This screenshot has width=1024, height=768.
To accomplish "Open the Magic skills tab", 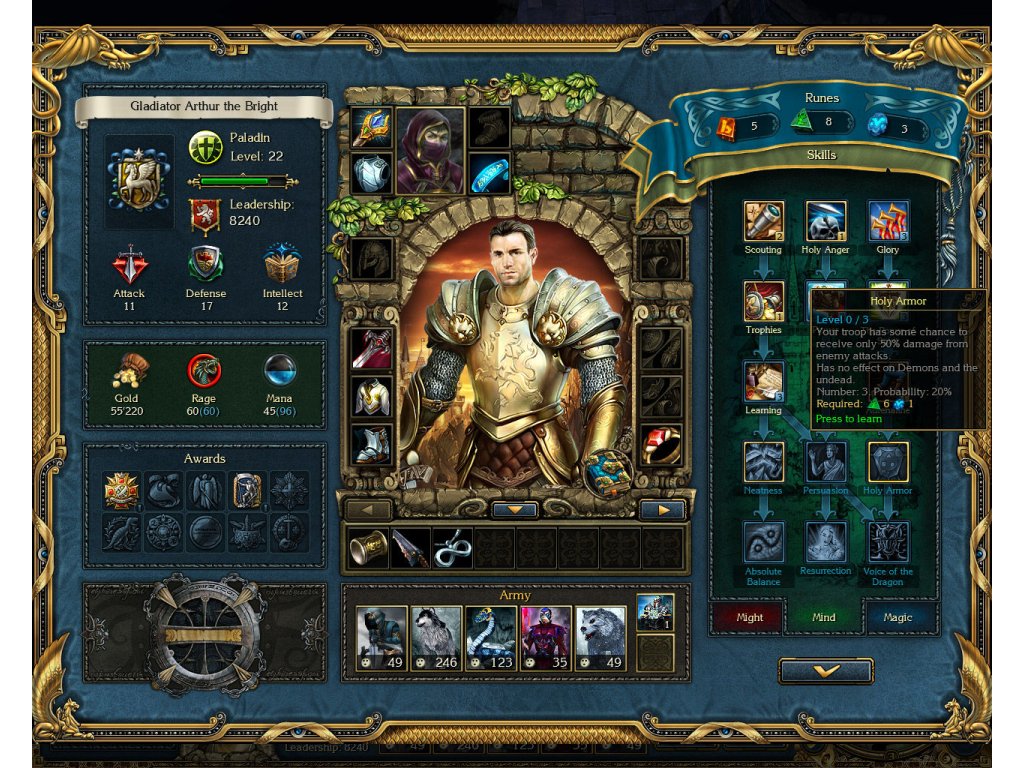I will coord(897,617).
